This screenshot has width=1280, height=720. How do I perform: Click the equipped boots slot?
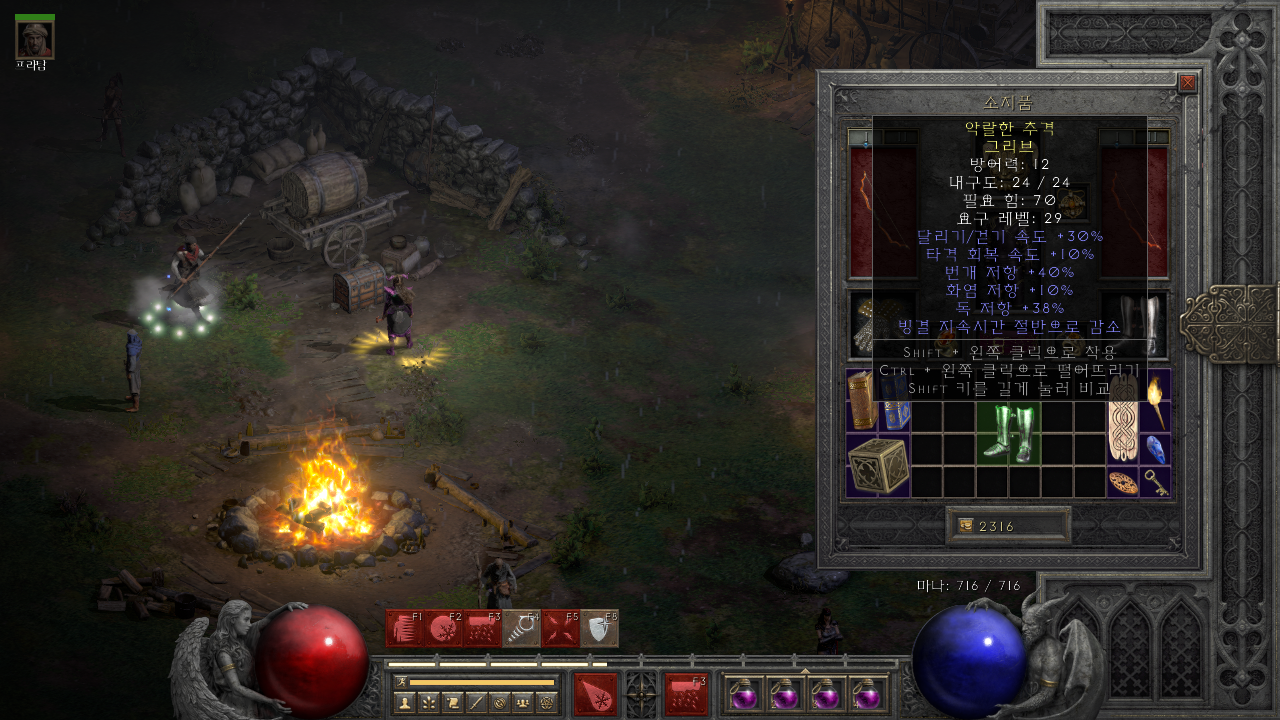1134,324
